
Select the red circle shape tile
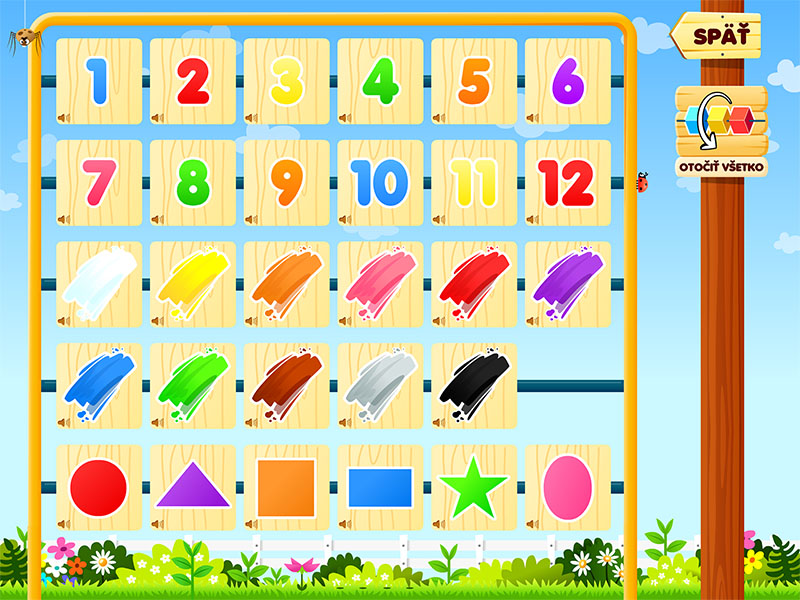pos(98,487)
